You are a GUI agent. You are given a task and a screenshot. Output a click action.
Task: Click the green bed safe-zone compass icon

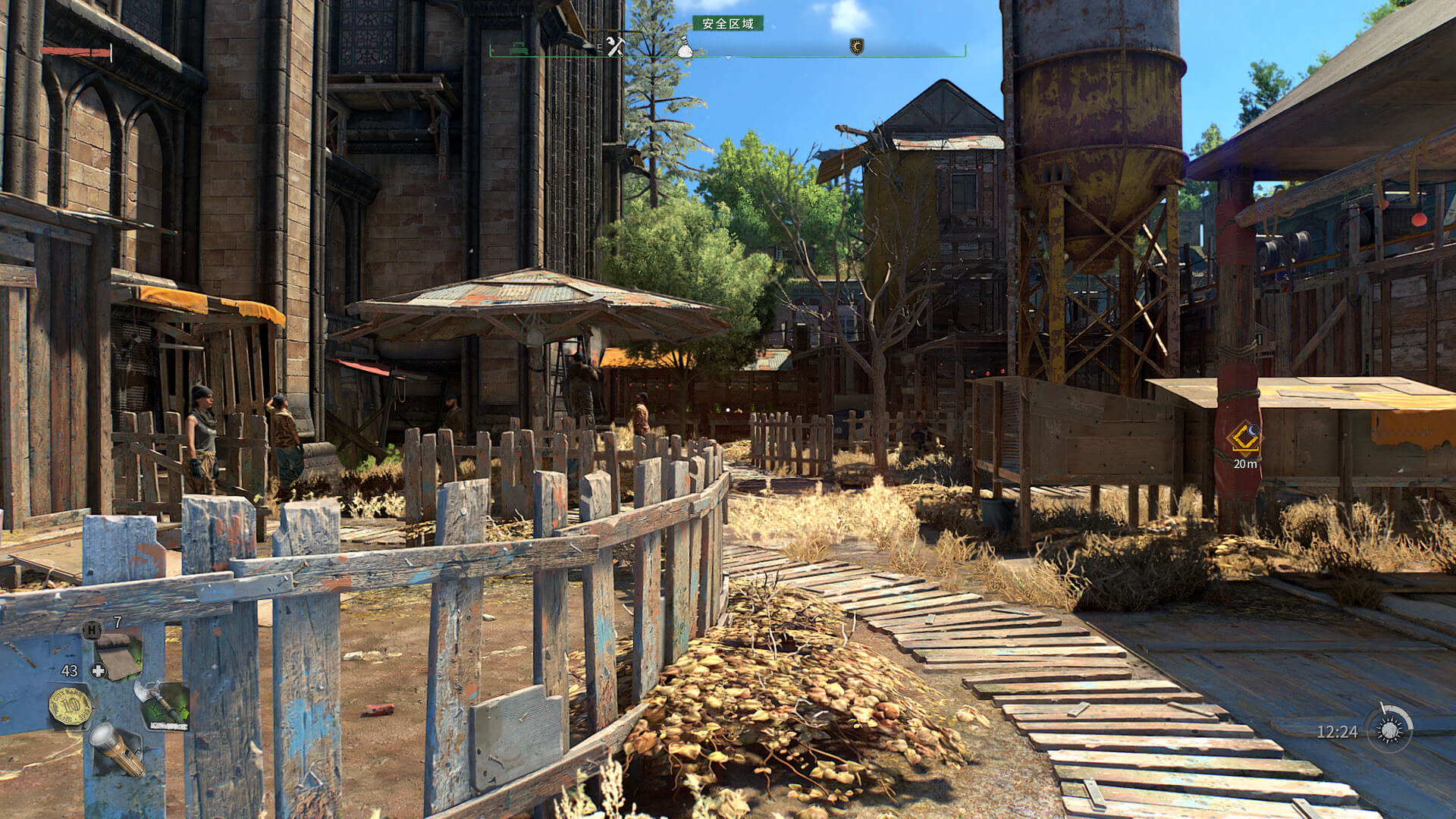519,47
